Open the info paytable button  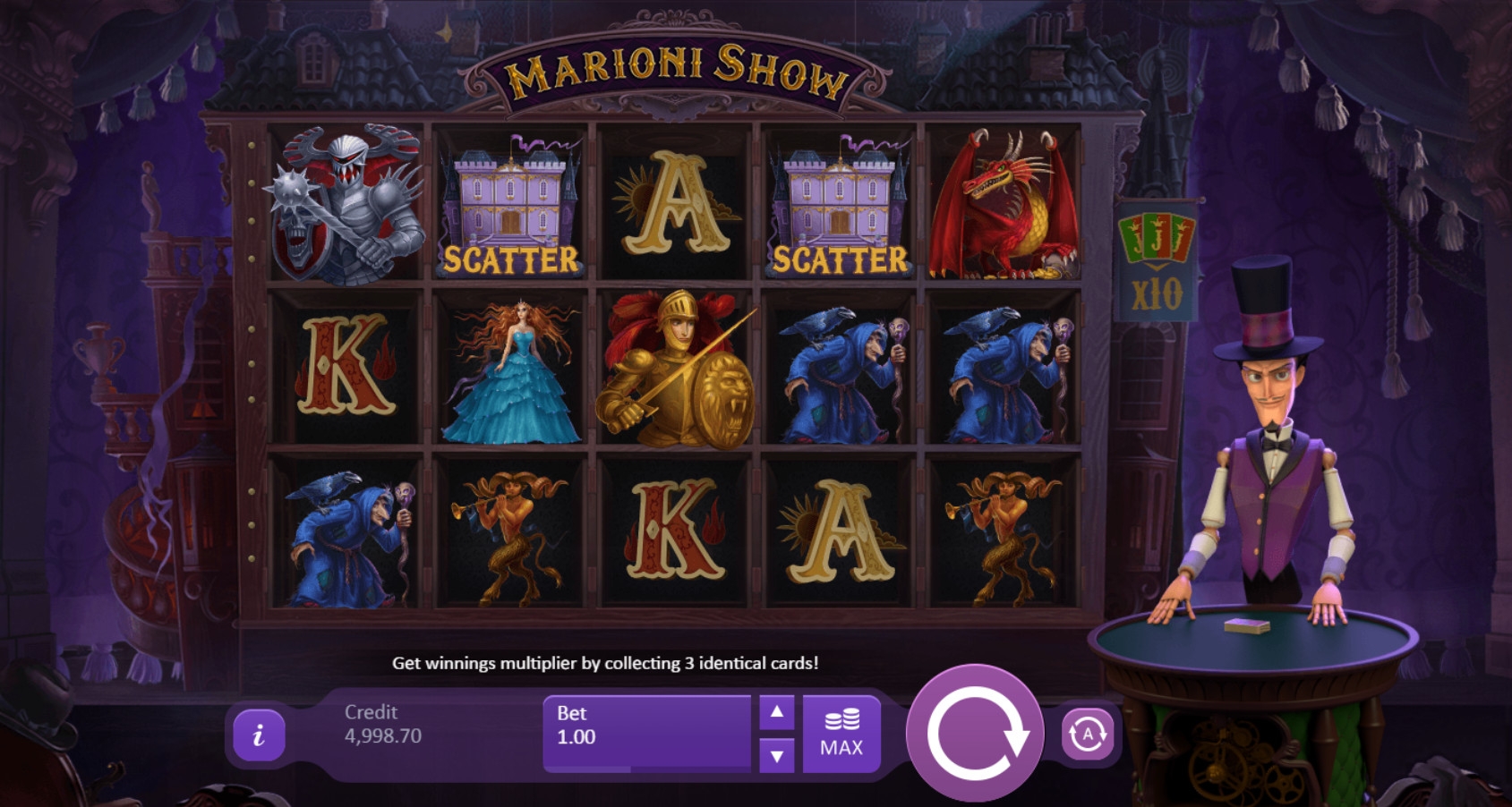tap(259, 735)
